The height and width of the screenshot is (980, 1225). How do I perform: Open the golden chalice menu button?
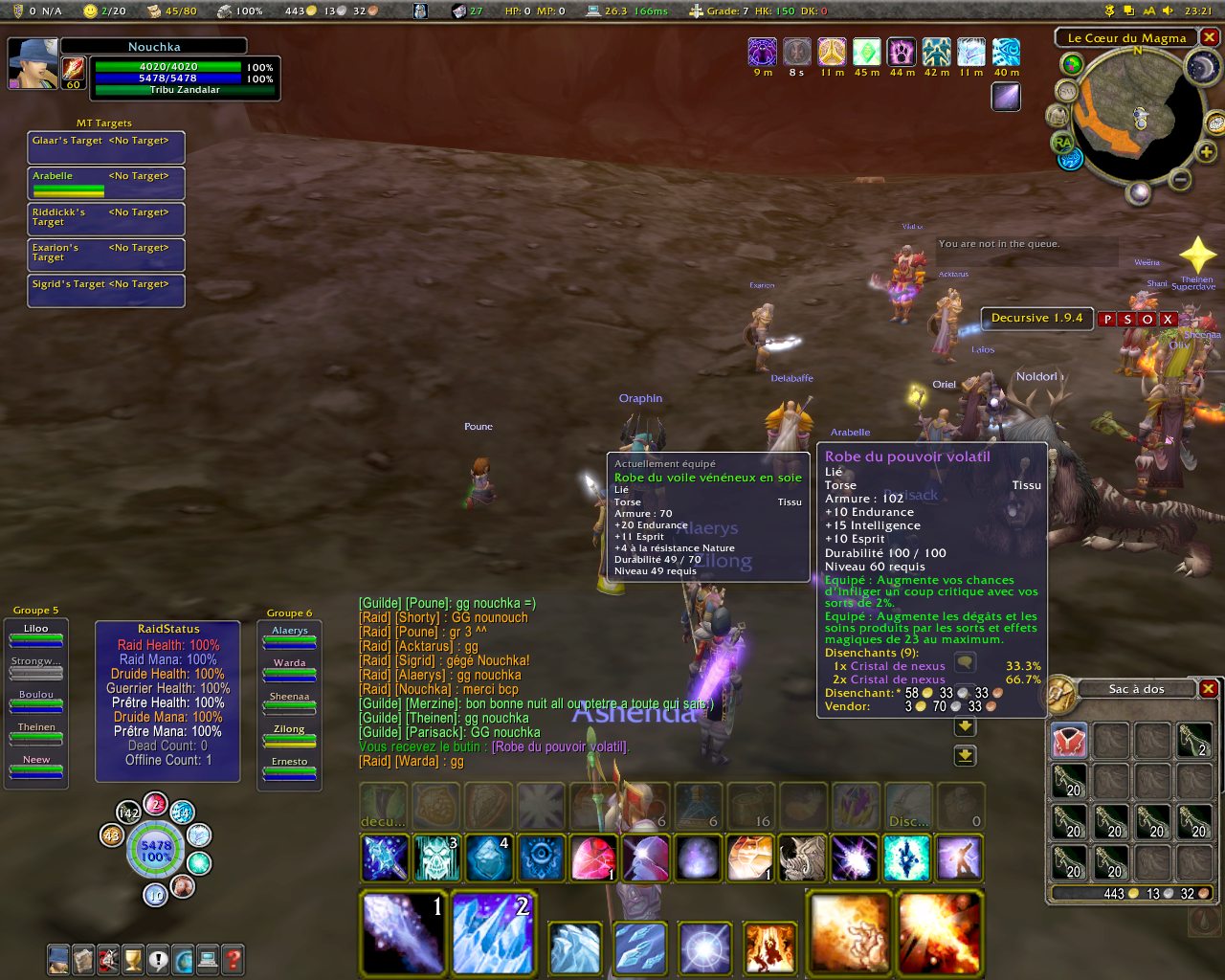(x=133, y=958)
